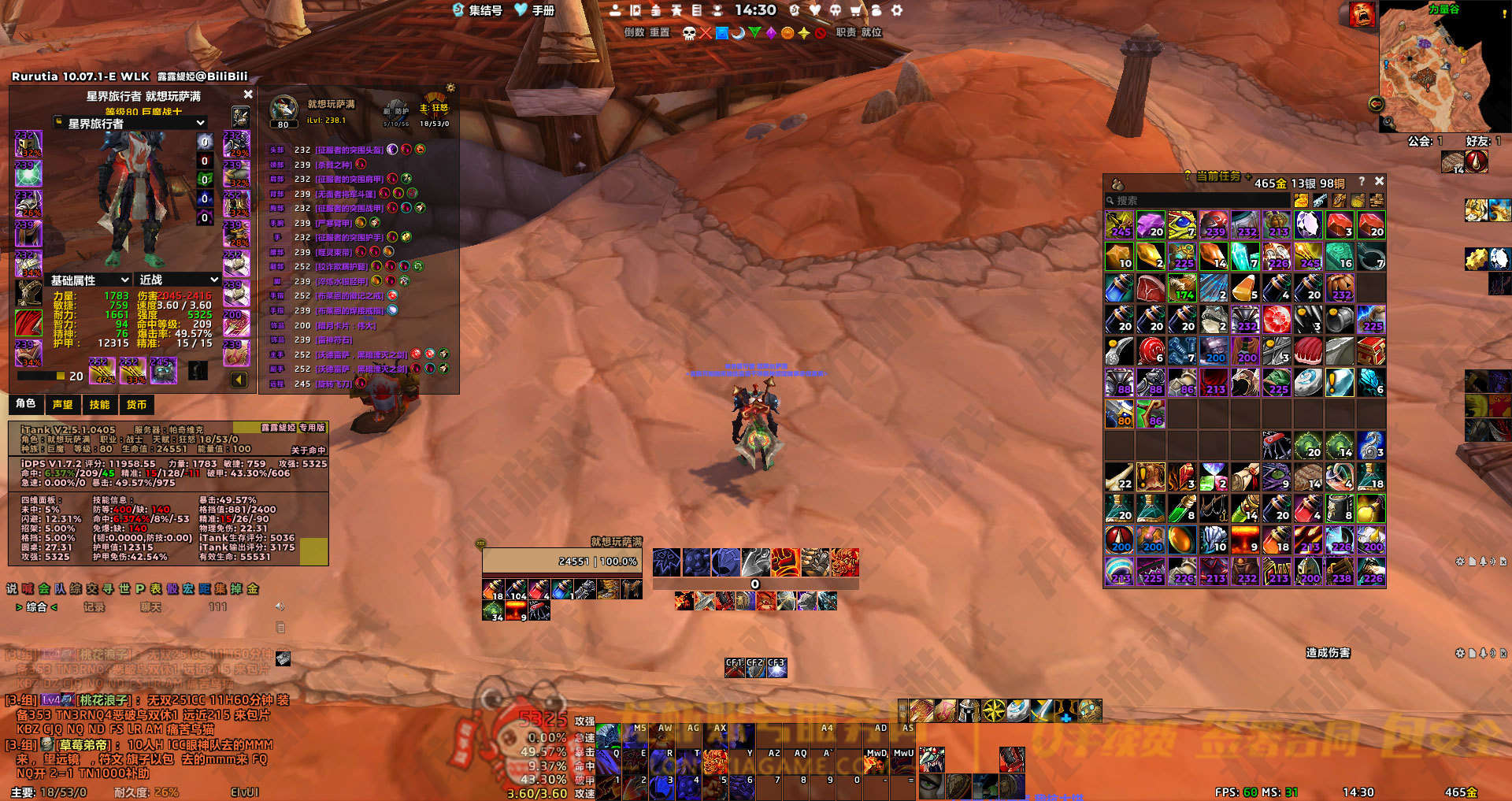Image resolution: width=1512 pixels, height=801 pixels.
Task: Click the 就位 ready check button
Action: click(871, 32)
